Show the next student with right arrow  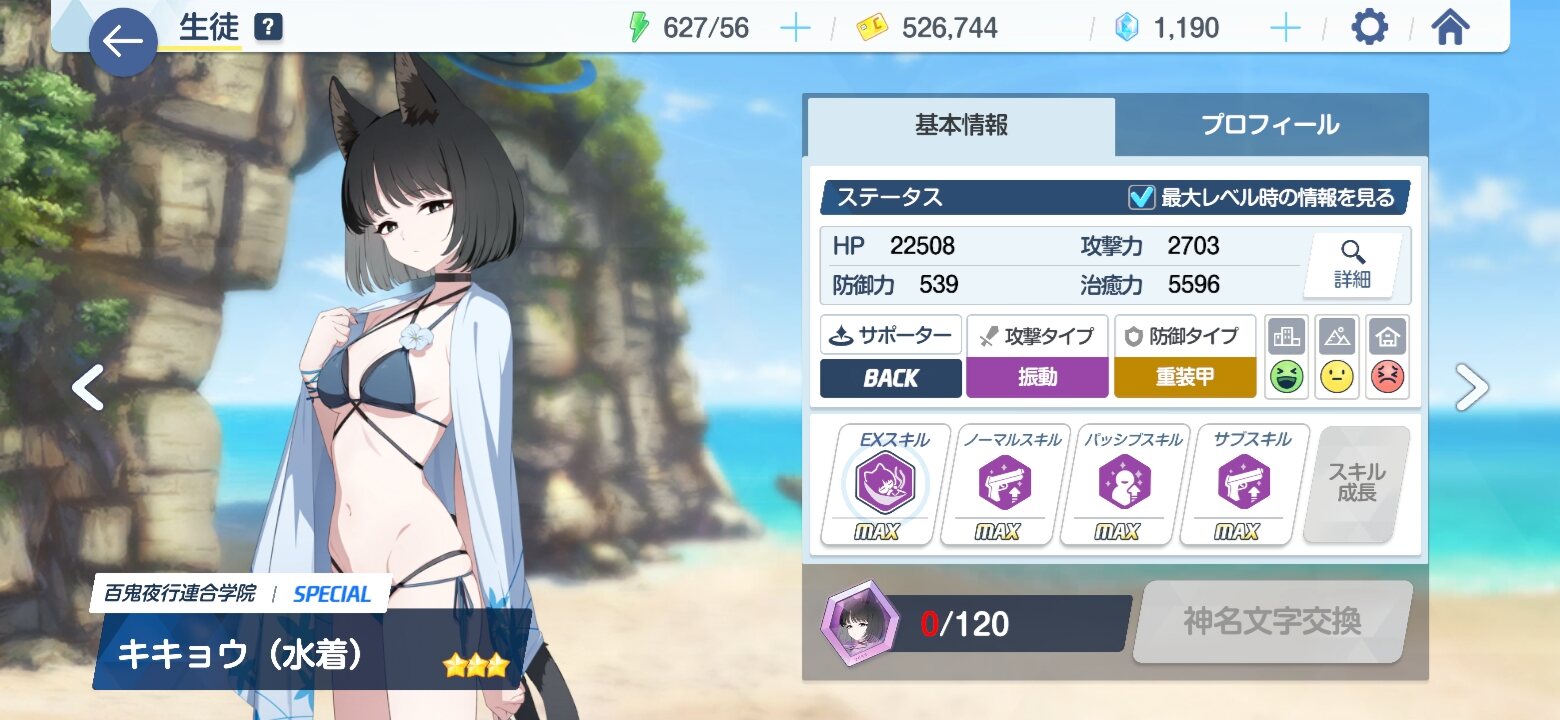1471,388
